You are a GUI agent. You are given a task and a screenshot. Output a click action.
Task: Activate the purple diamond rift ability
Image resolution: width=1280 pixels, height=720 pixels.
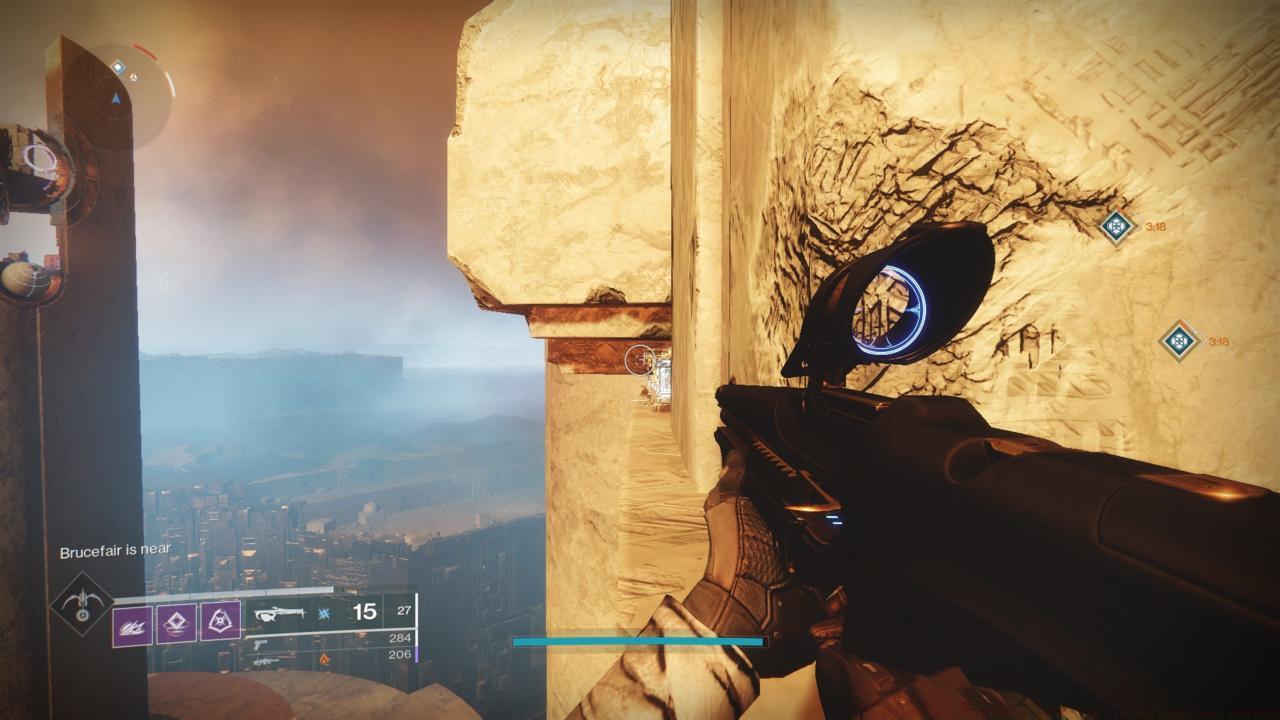(x=176, y=625)
